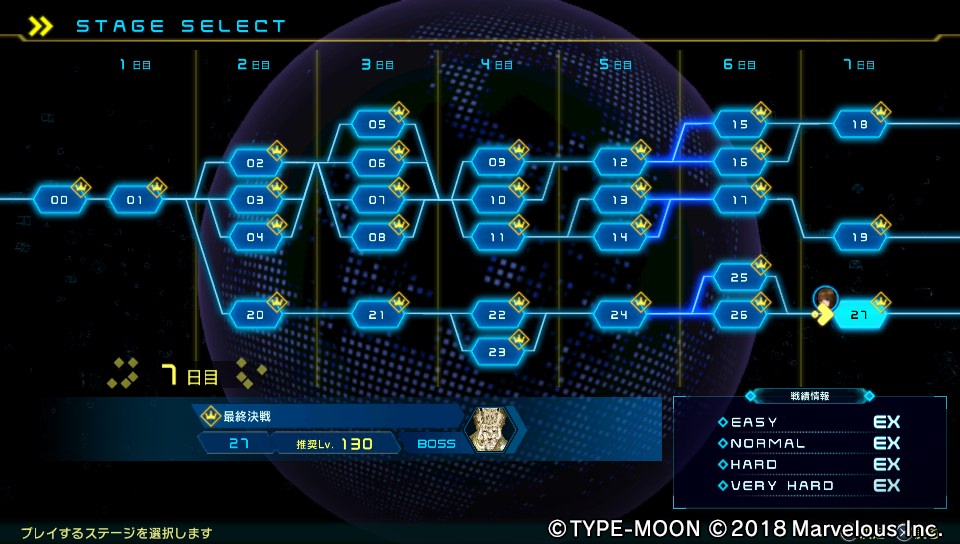Open stage 12 node
The height and width of the screenshot is (544, 960).
[x=619, y=163]
